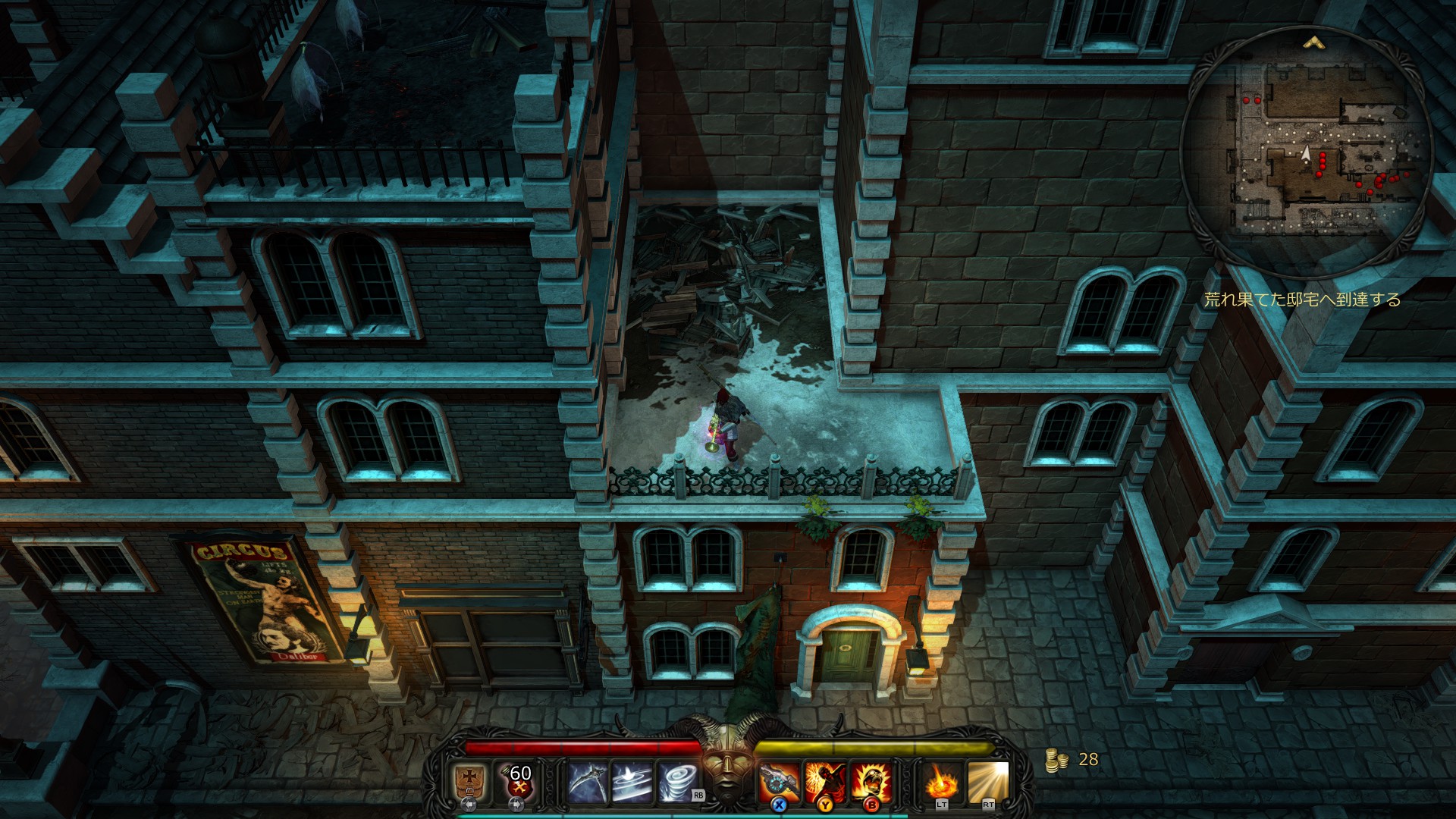Trigger the spinning ring strike skill
Viewport: 1456px width, 819px height.
(x=632, y=783)
